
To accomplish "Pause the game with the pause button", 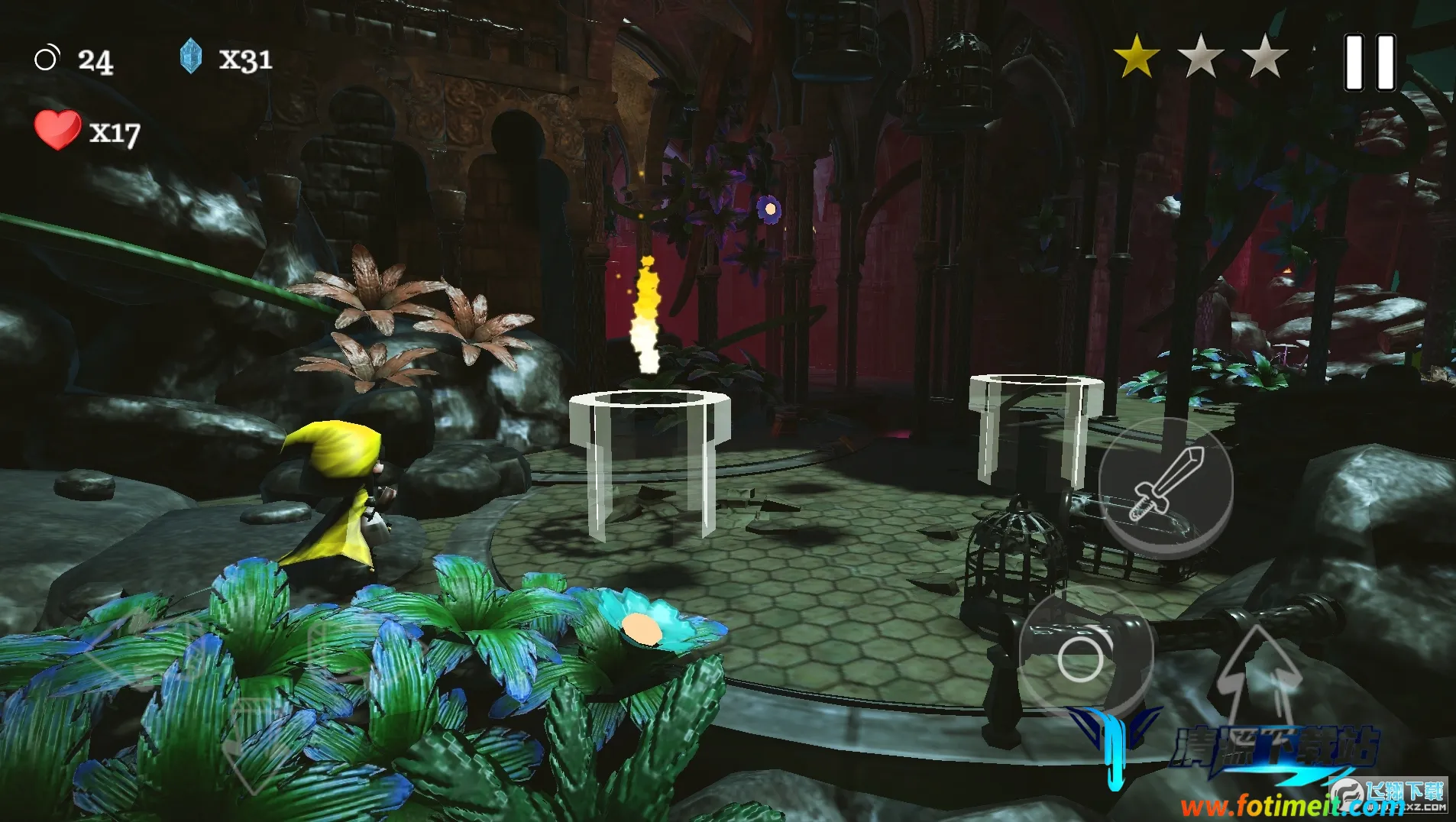I will tap(1370, 63).
